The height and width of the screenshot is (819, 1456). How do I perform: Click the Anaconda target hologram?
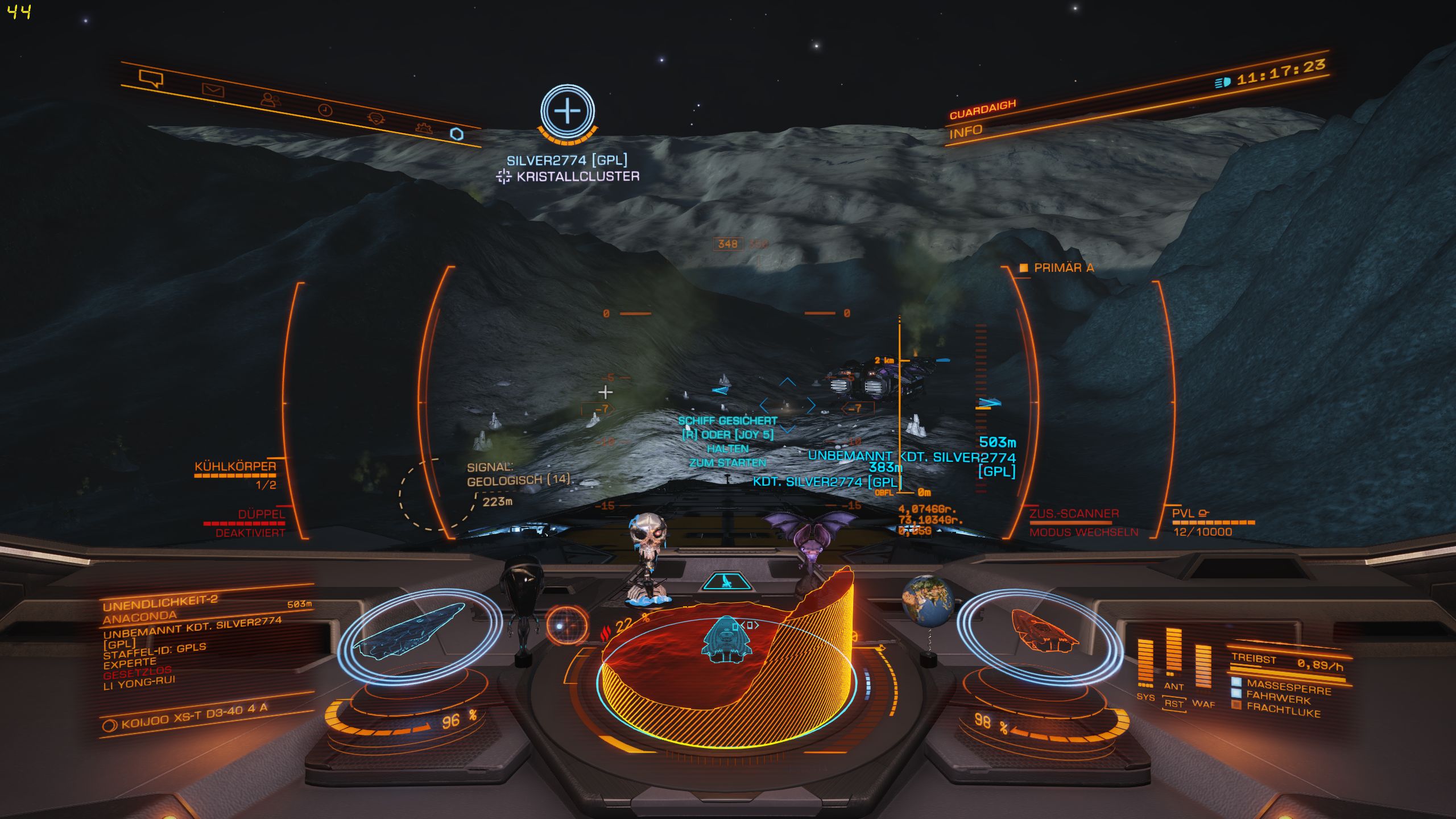[x=411, y=632]
